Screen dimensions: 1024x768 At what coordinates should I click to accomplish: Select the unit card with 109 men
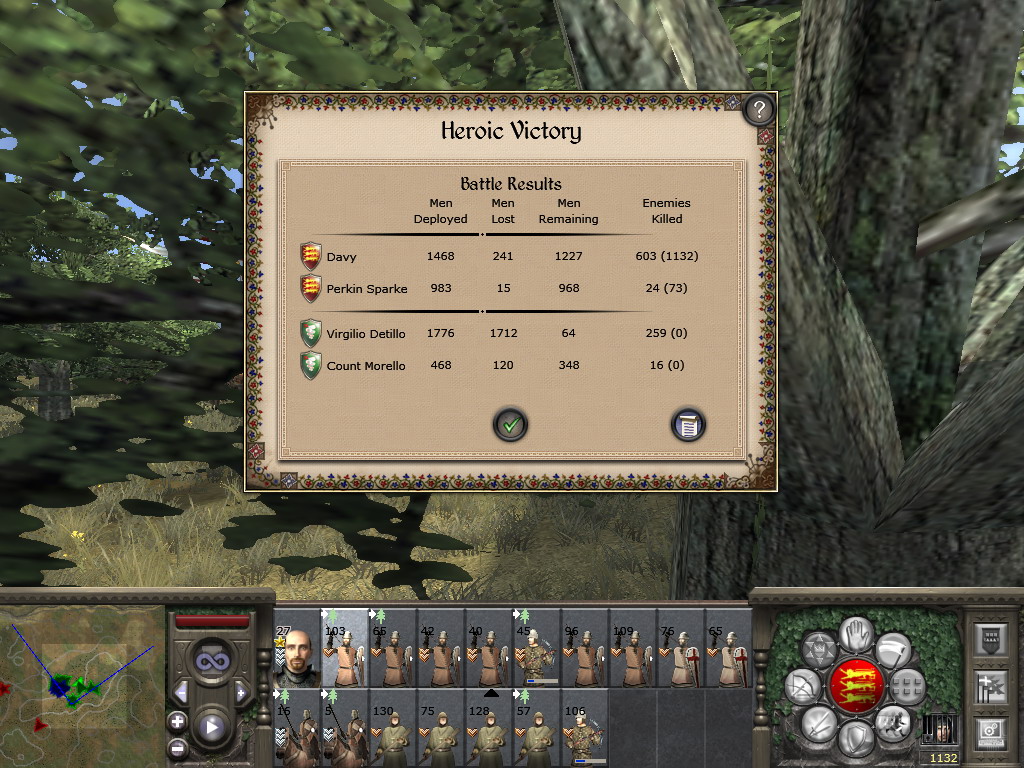click(x=633, y=650)
